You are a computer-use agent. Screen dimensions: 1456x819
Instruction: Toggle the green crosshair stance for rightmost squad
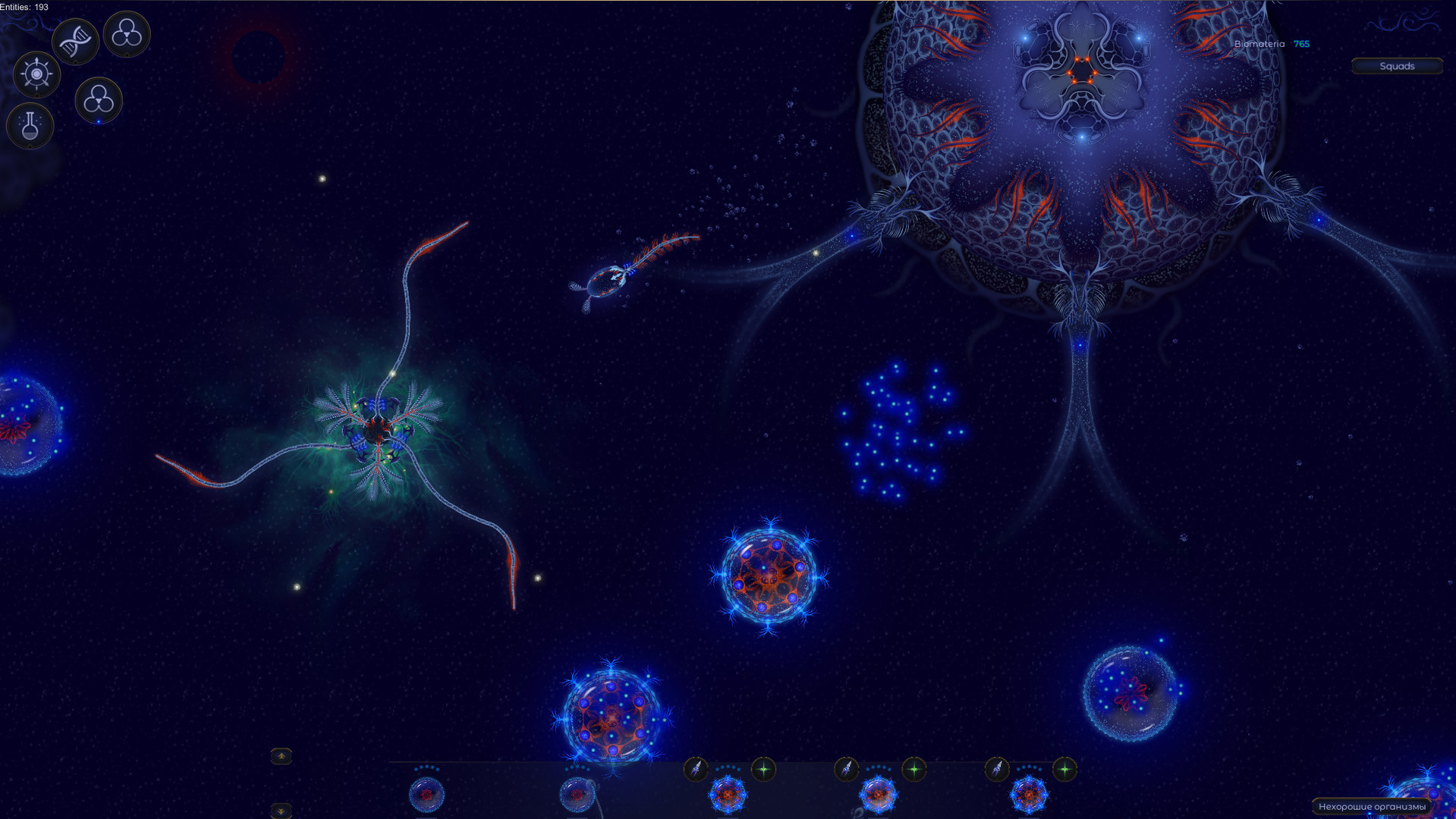[x=1064, y=767]
